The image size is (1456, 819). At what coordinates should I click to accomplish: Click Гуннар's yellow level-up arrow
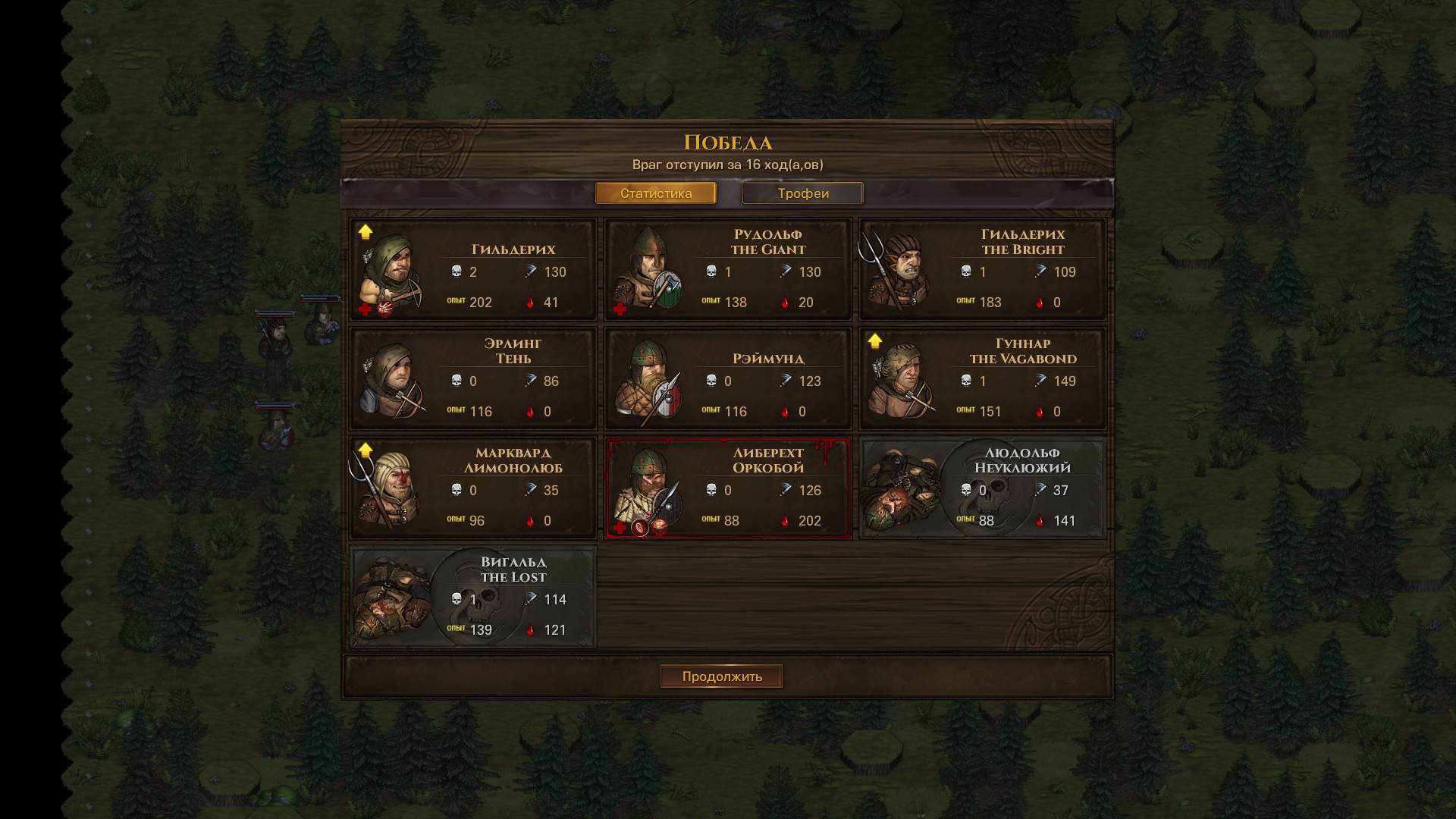875,340
